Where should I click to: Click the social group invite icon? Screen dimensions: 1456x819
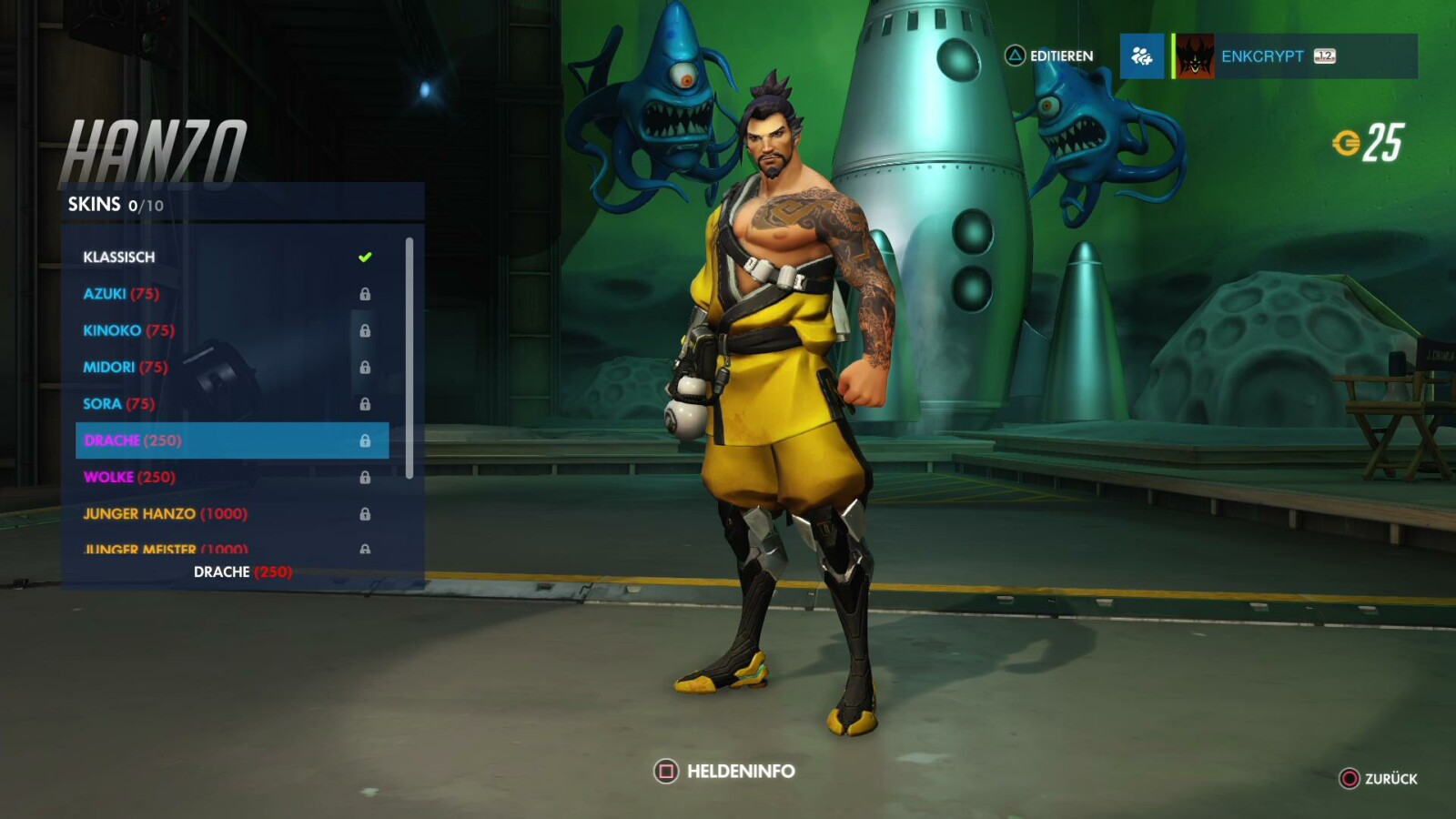click(1142, 56)
